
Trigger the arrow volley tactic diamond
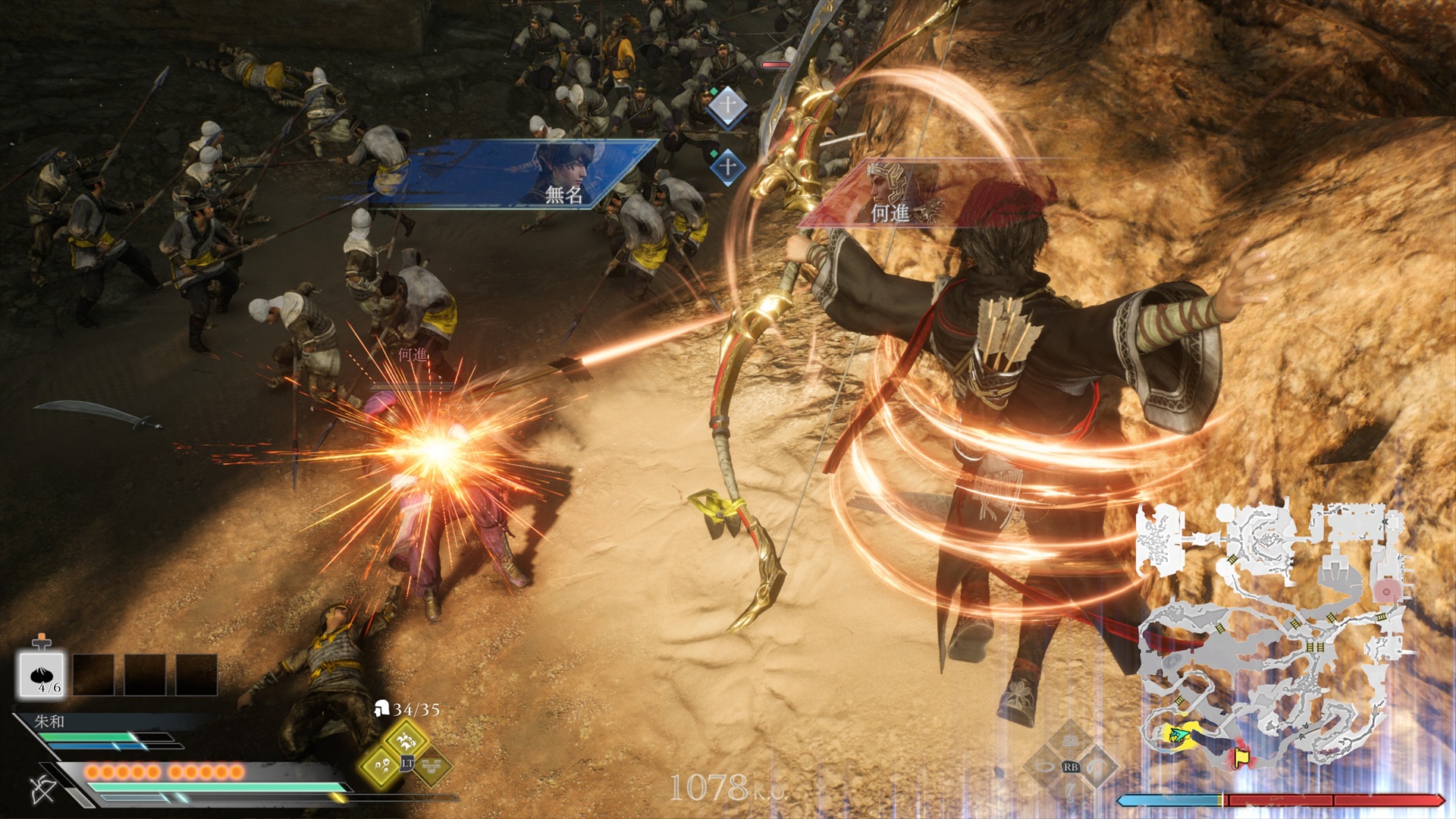(380, 766)
